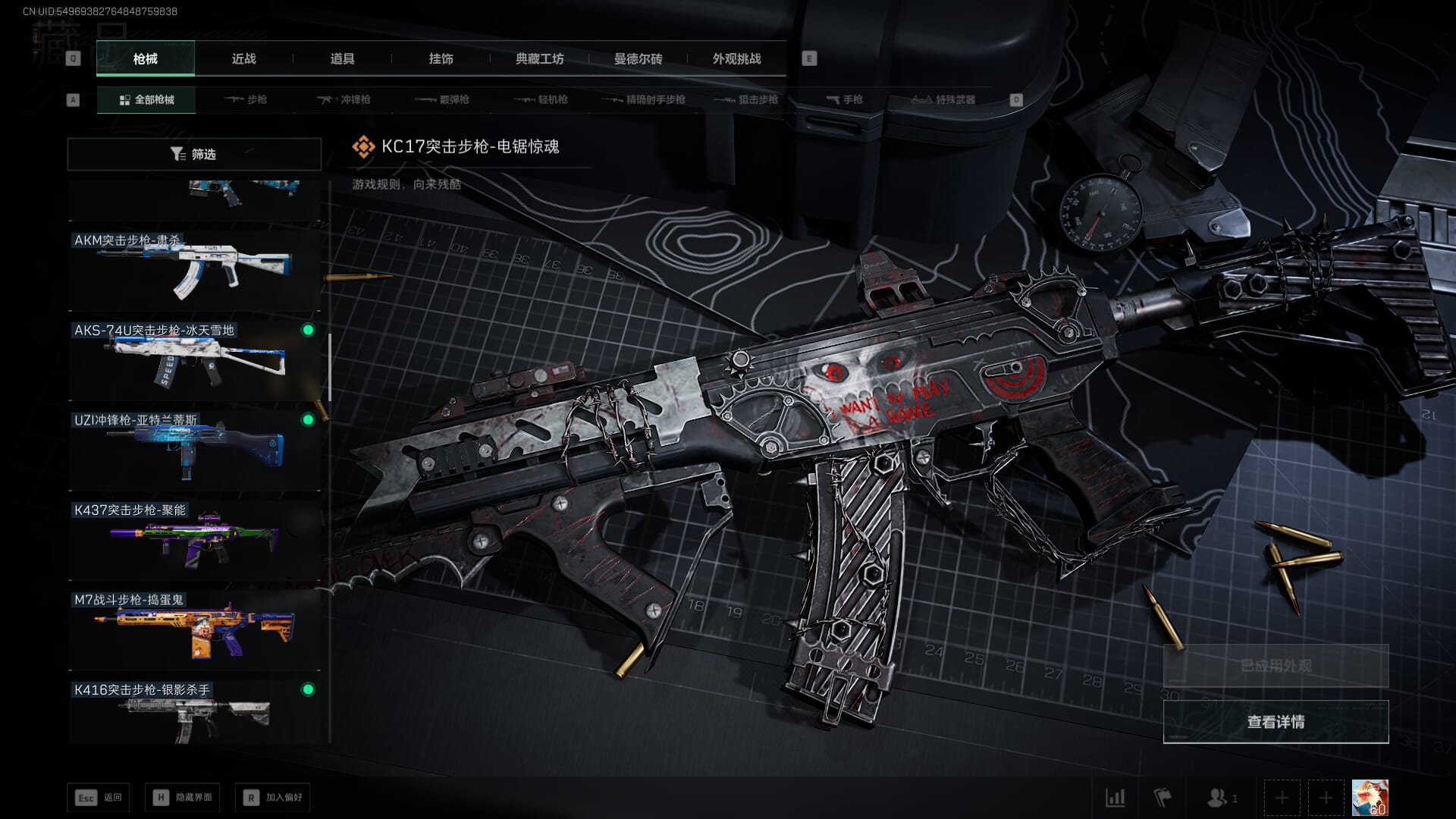Go to the 曼德尔砖 tab
Screen dimensions: 1456x819
click(x=638, y=58)
